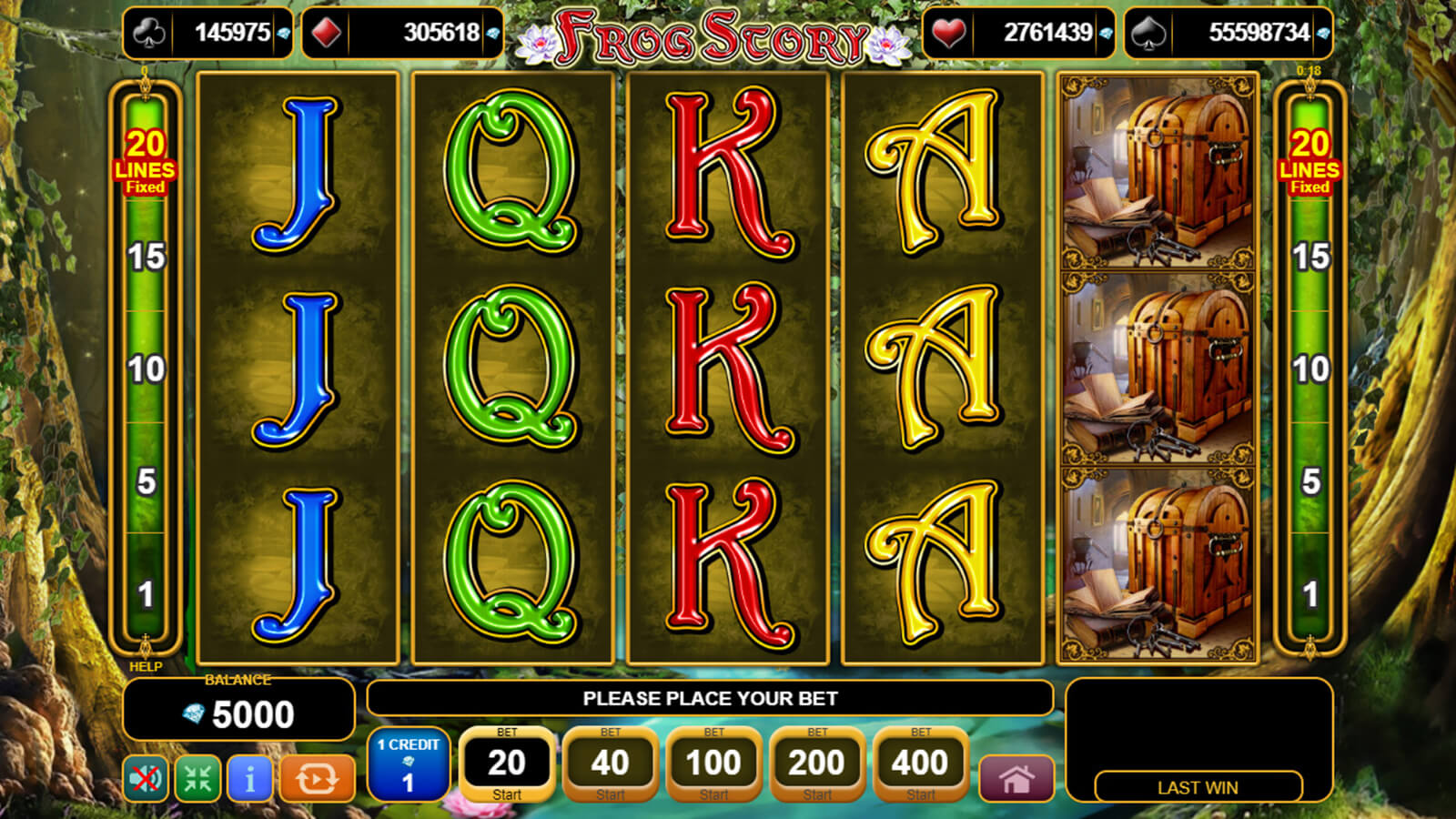The image size is (1456, 819).
Task: Change the 1 Credit denomination
Action: (x=409, y=763)
